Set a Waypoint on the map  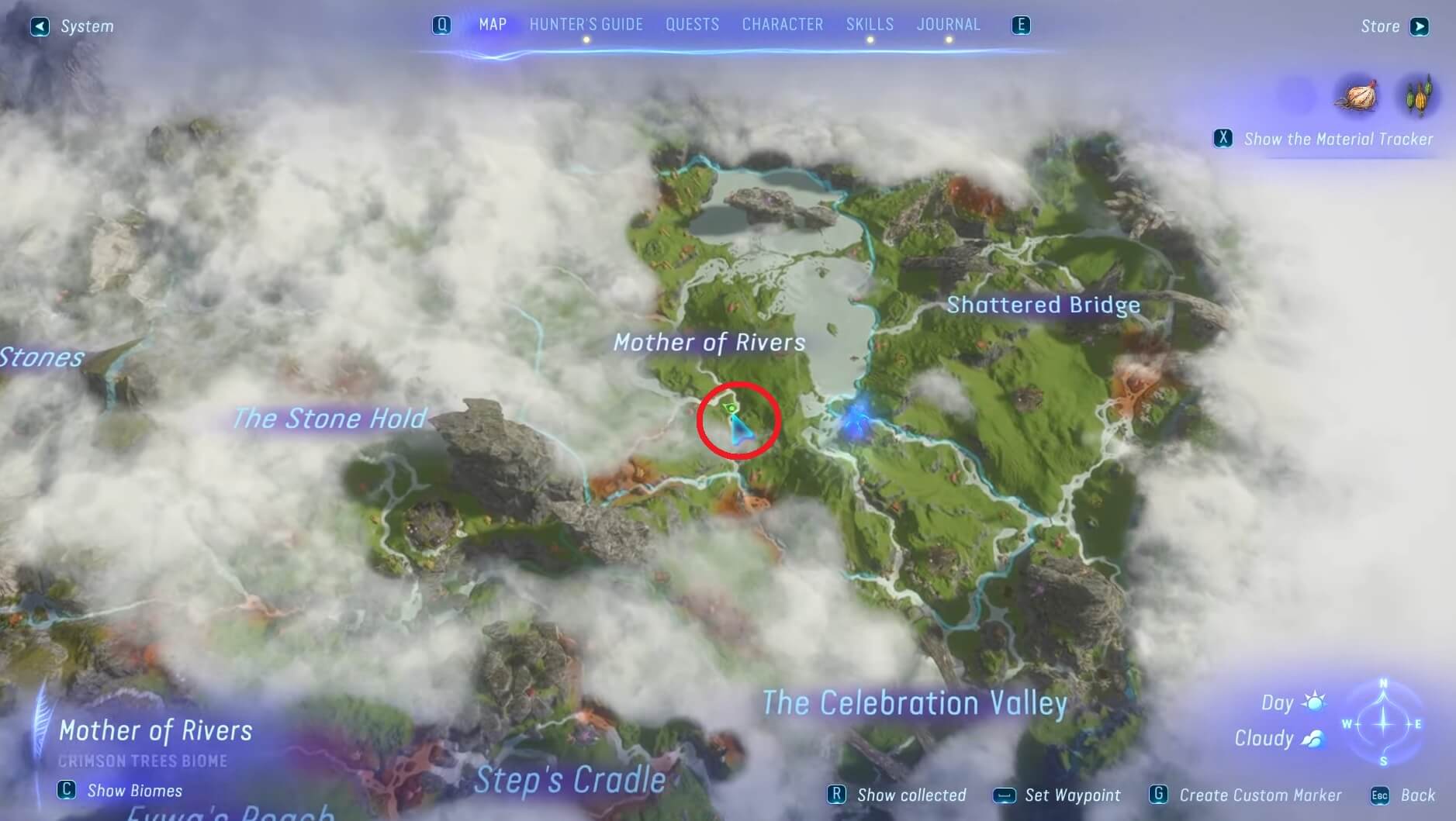coord(1006,795)
